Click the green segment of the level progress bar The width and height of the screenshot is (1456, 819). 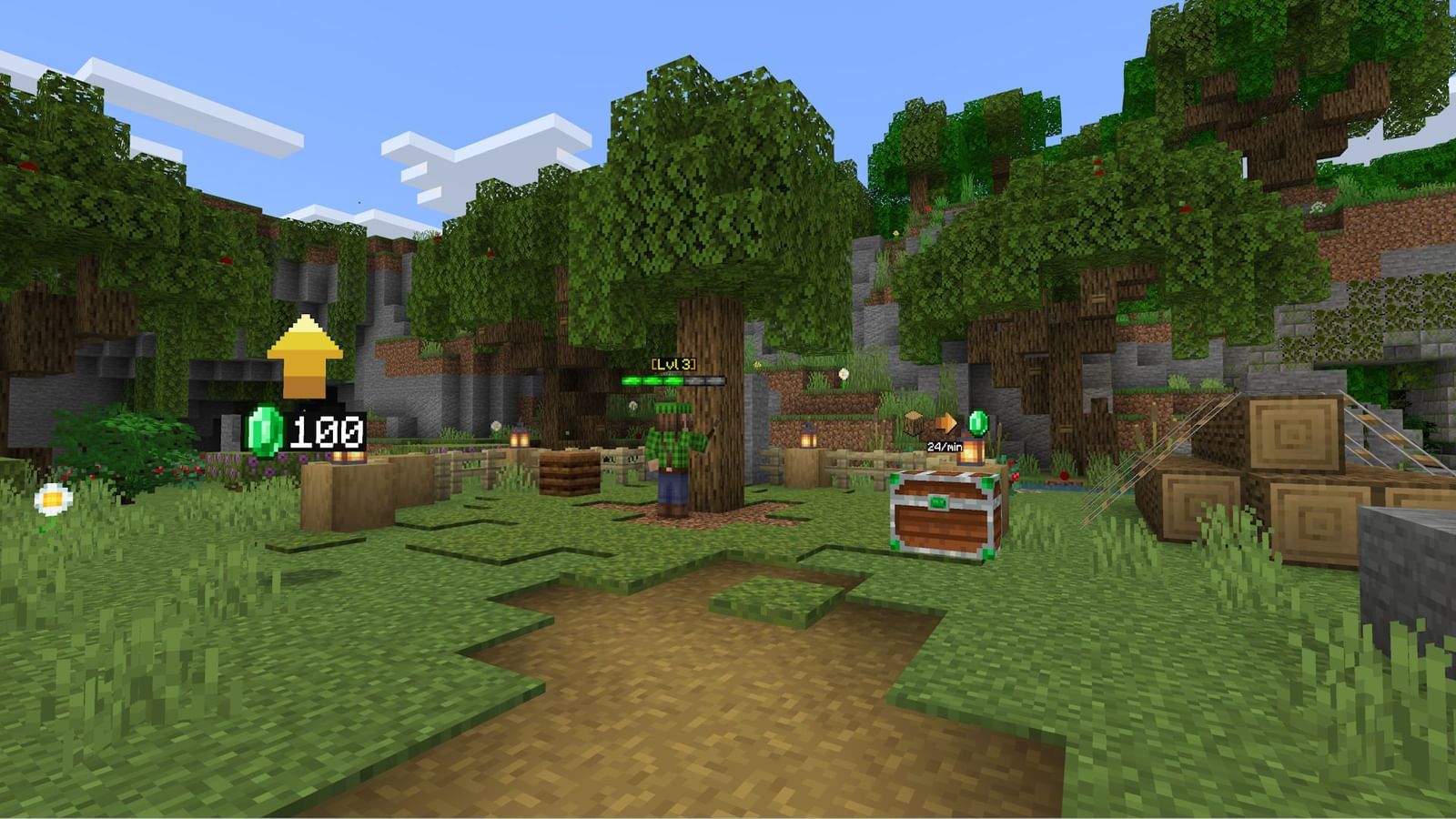click(651, 380)
